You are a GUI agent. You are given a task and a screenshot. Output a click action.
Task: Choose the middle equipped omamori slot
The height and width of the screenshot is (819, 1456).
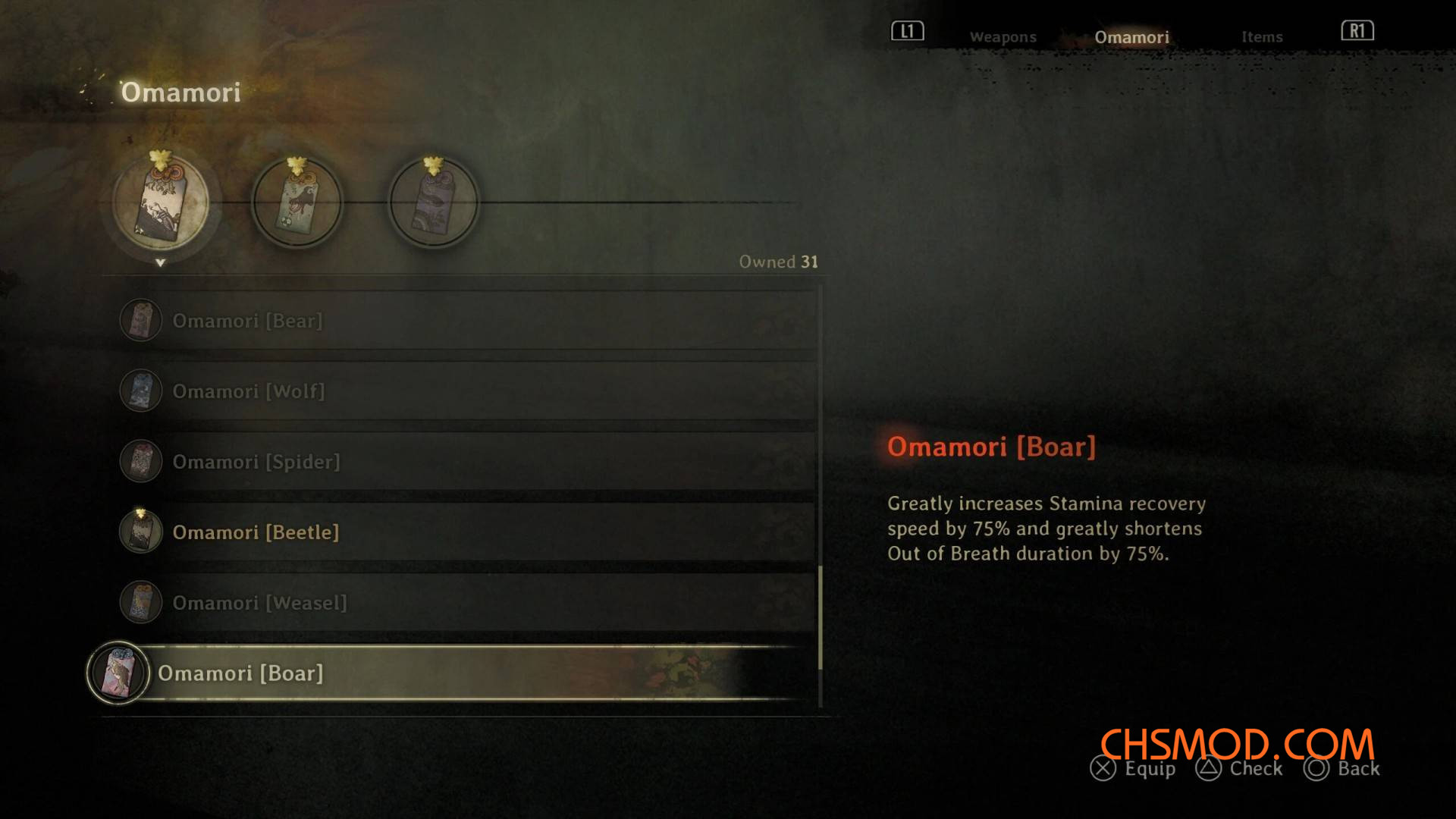click(x=297, y=202)
